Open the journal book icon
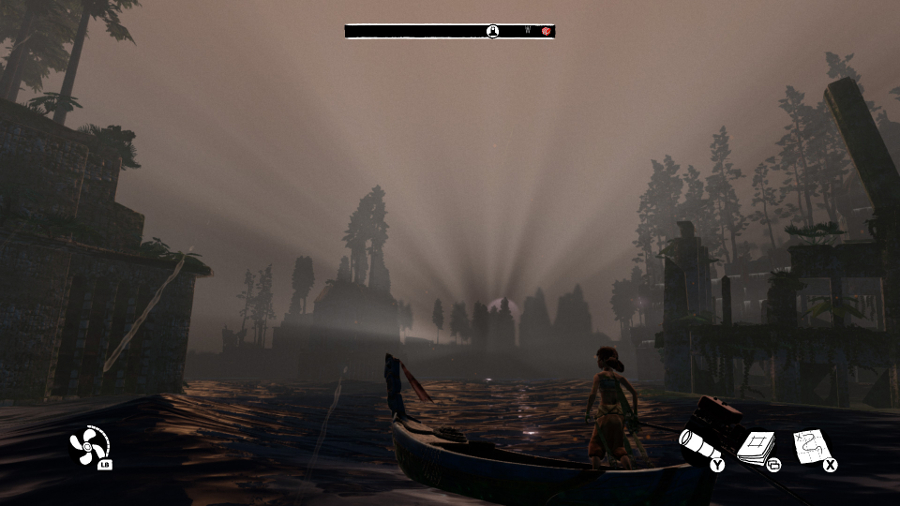The height and width of the screenshot is (506, 900). click(757, 446)
